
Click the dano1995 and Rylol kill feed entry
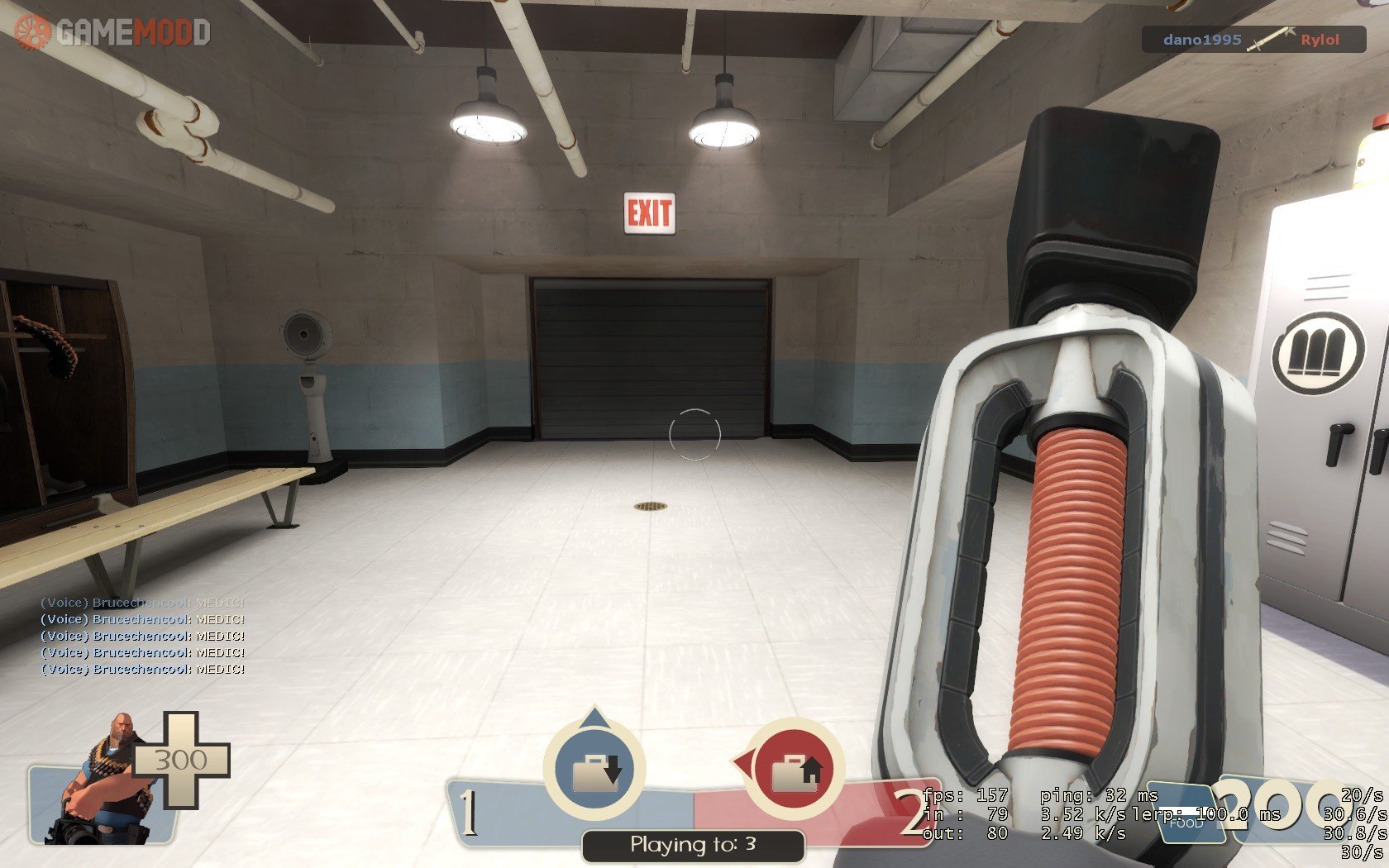(1253, 40)
